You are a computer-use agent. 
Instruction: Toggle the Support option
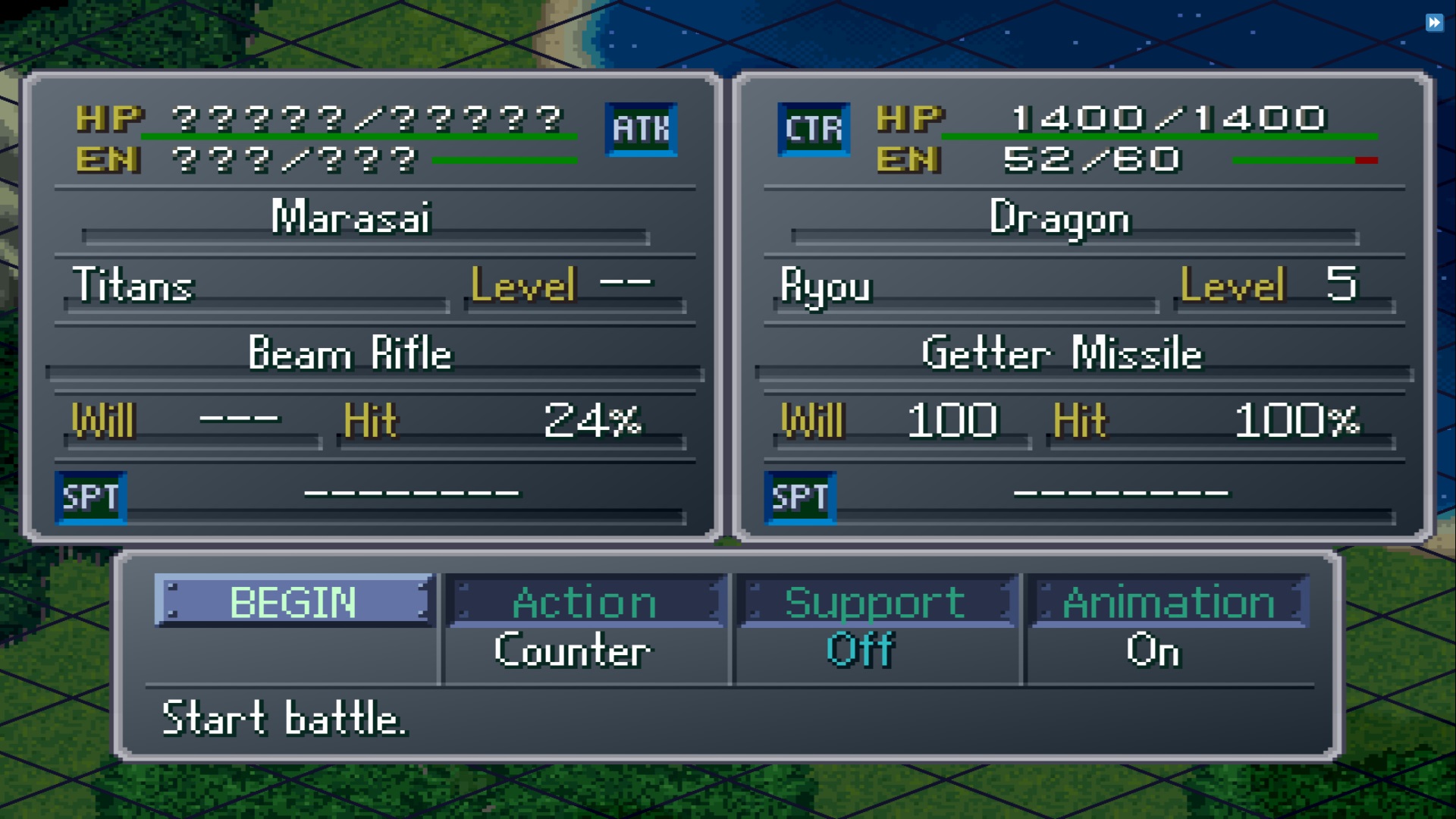pos(875,603)
